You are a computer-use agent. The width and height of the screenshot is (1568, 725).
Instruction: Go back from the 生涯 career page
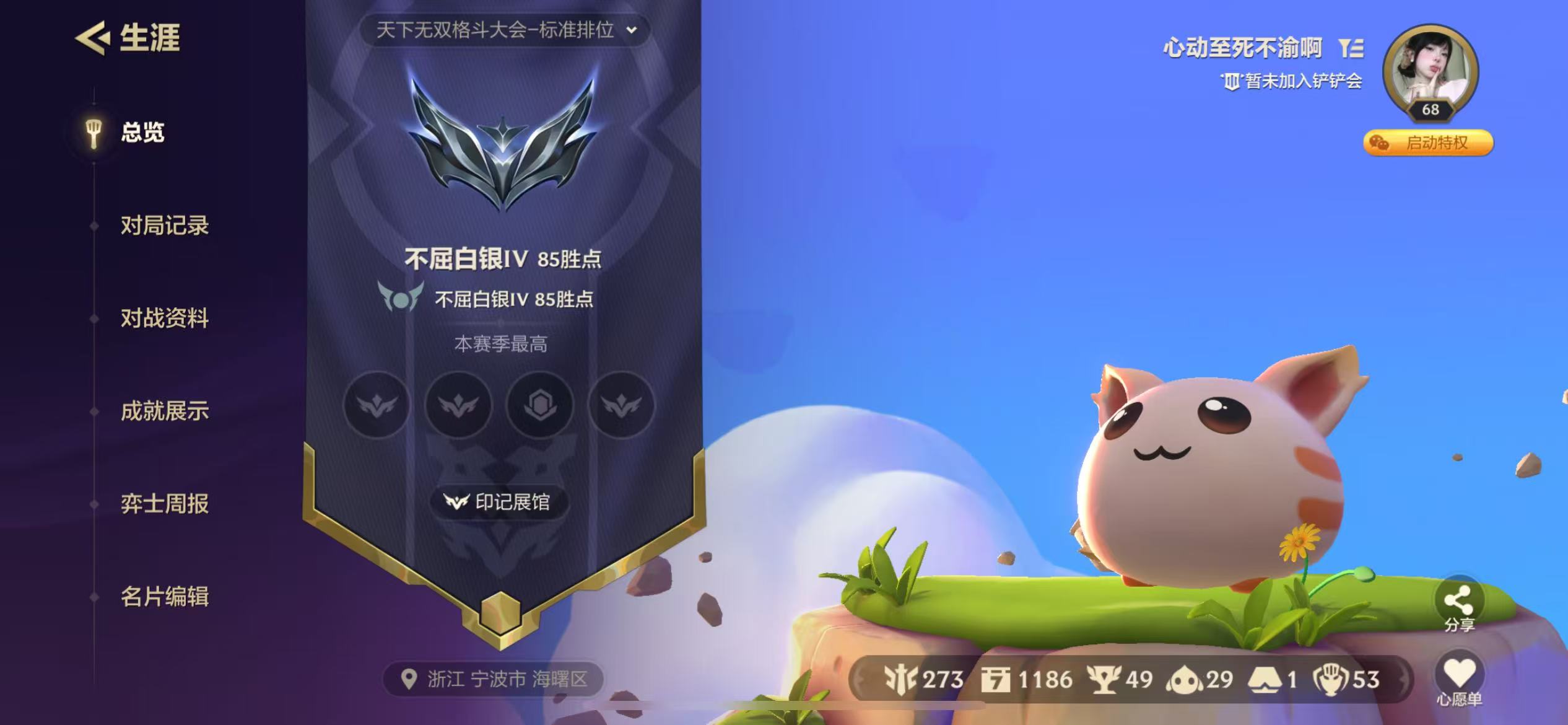93,38
